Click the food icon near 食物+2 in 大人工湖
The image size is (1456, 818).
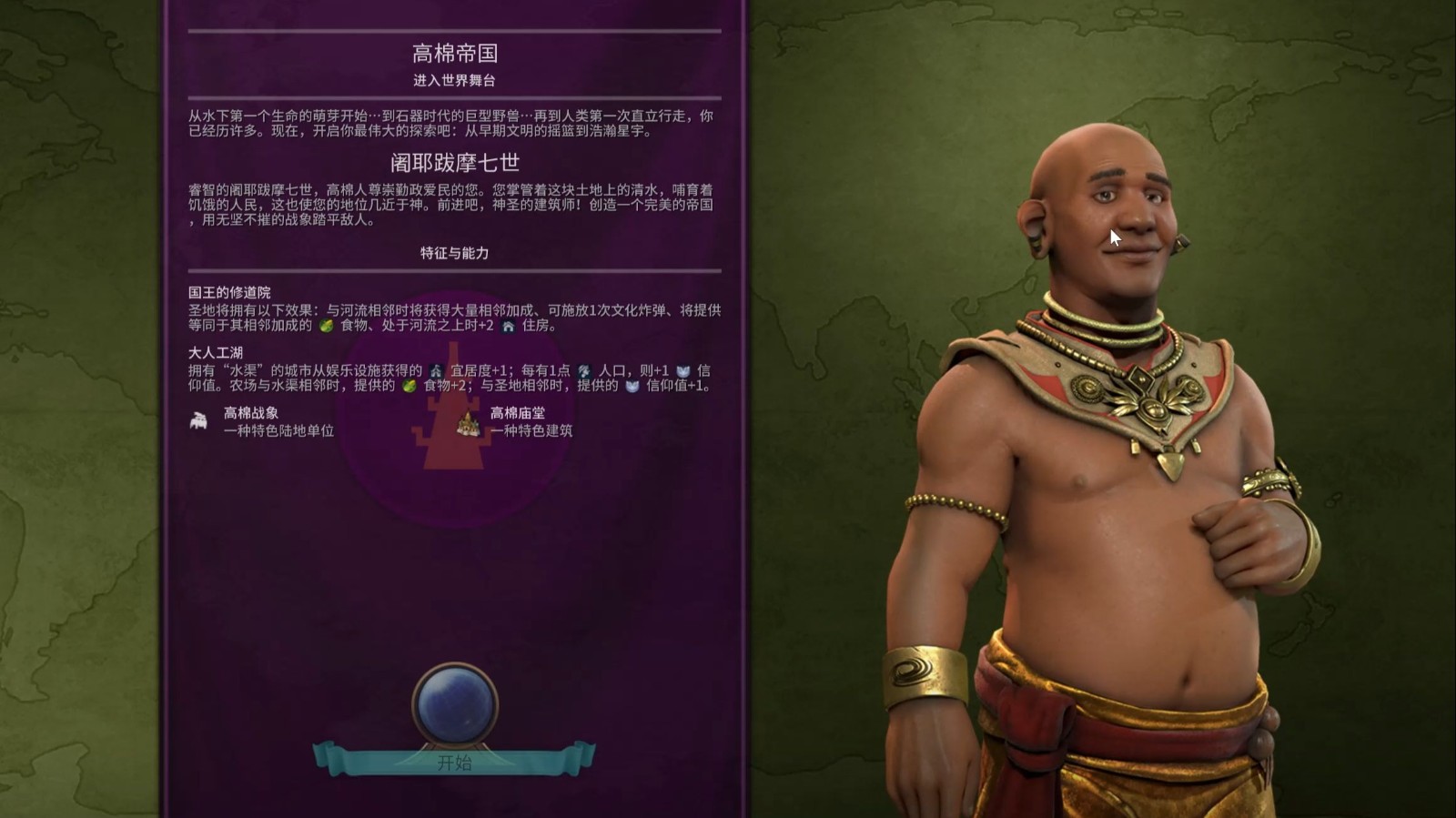coord(410,386)
